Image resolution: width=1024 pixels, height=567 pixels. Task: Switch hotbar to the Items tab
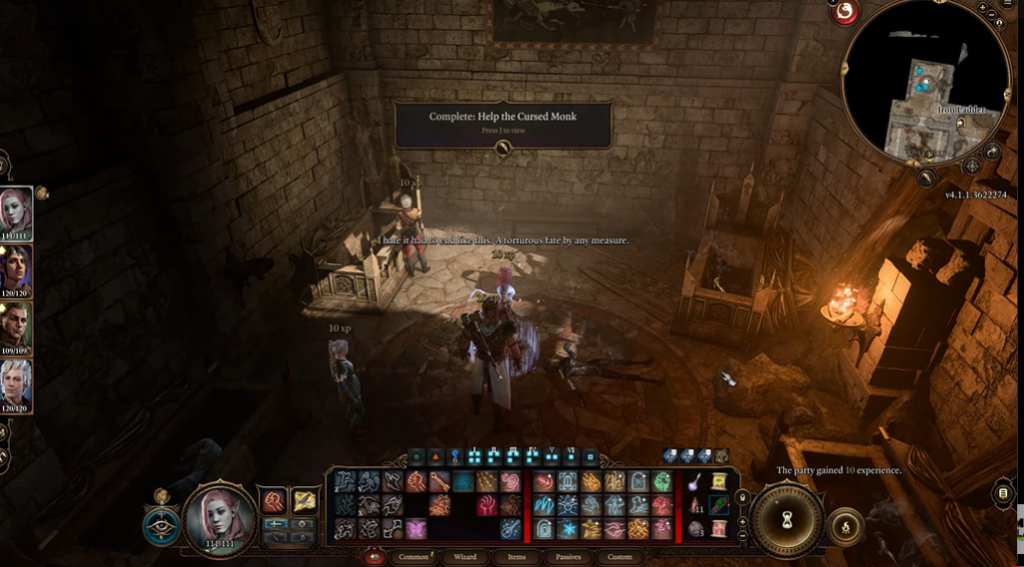coord(516,556)
